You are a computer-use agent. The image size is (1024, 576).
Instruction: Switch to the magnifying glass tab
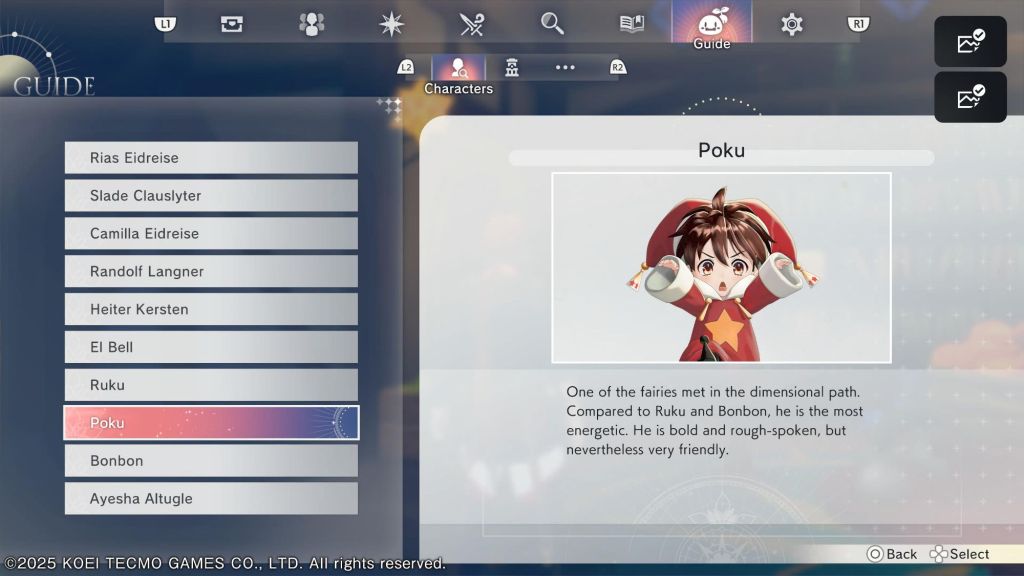click(552, 24)
